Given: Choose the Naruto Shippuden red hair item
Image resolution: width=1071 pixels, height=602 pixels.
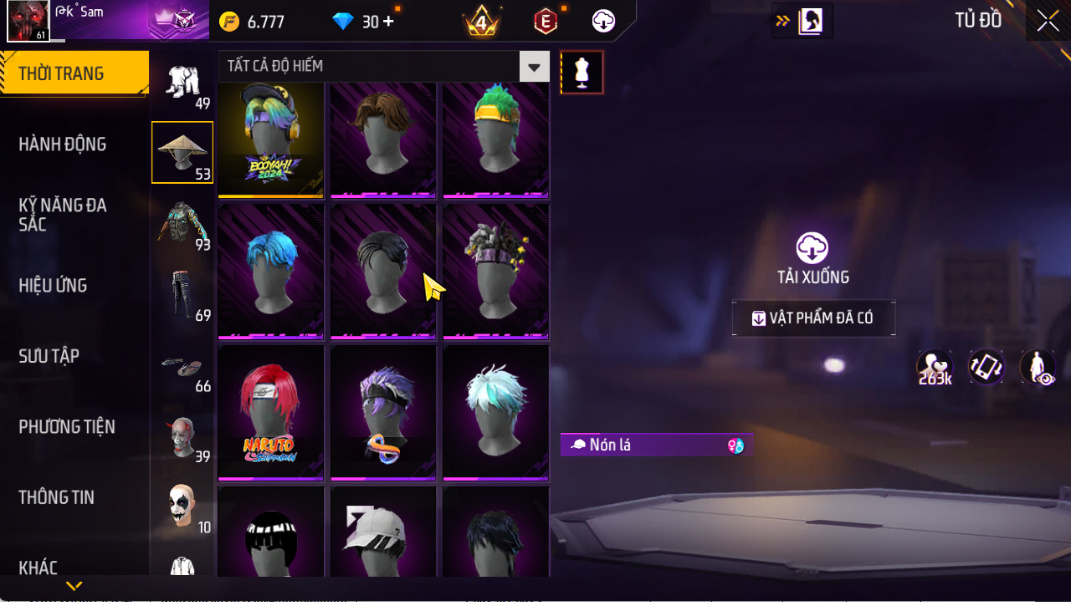Looking at the screenshot, I should tap(270, 412).
